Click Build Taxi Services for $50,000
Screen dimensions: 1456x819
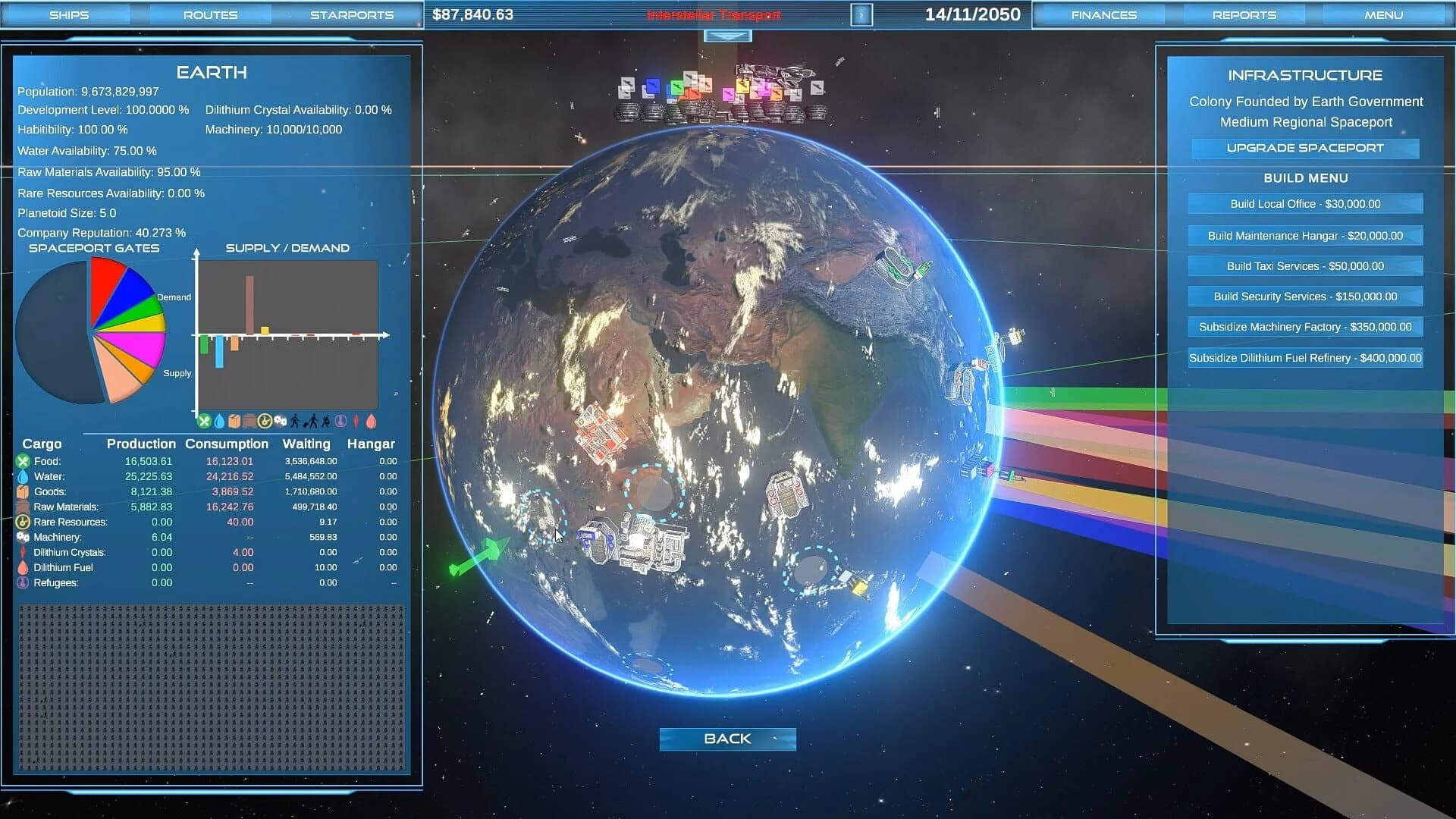pos(1304,266)
